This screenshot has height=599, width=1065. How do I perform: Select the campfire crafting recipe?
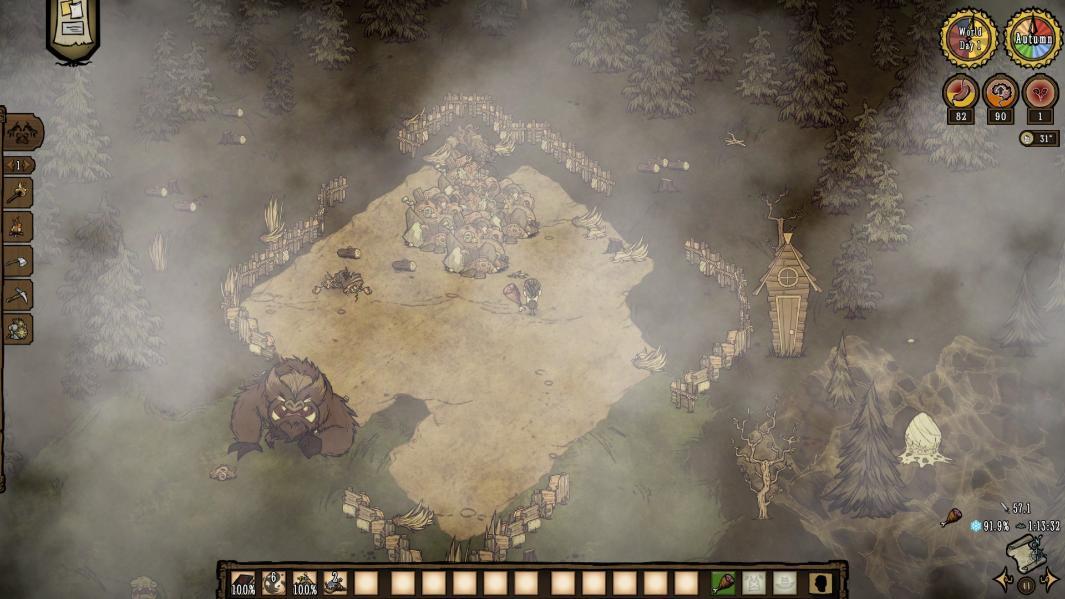[x=19, y=227]
